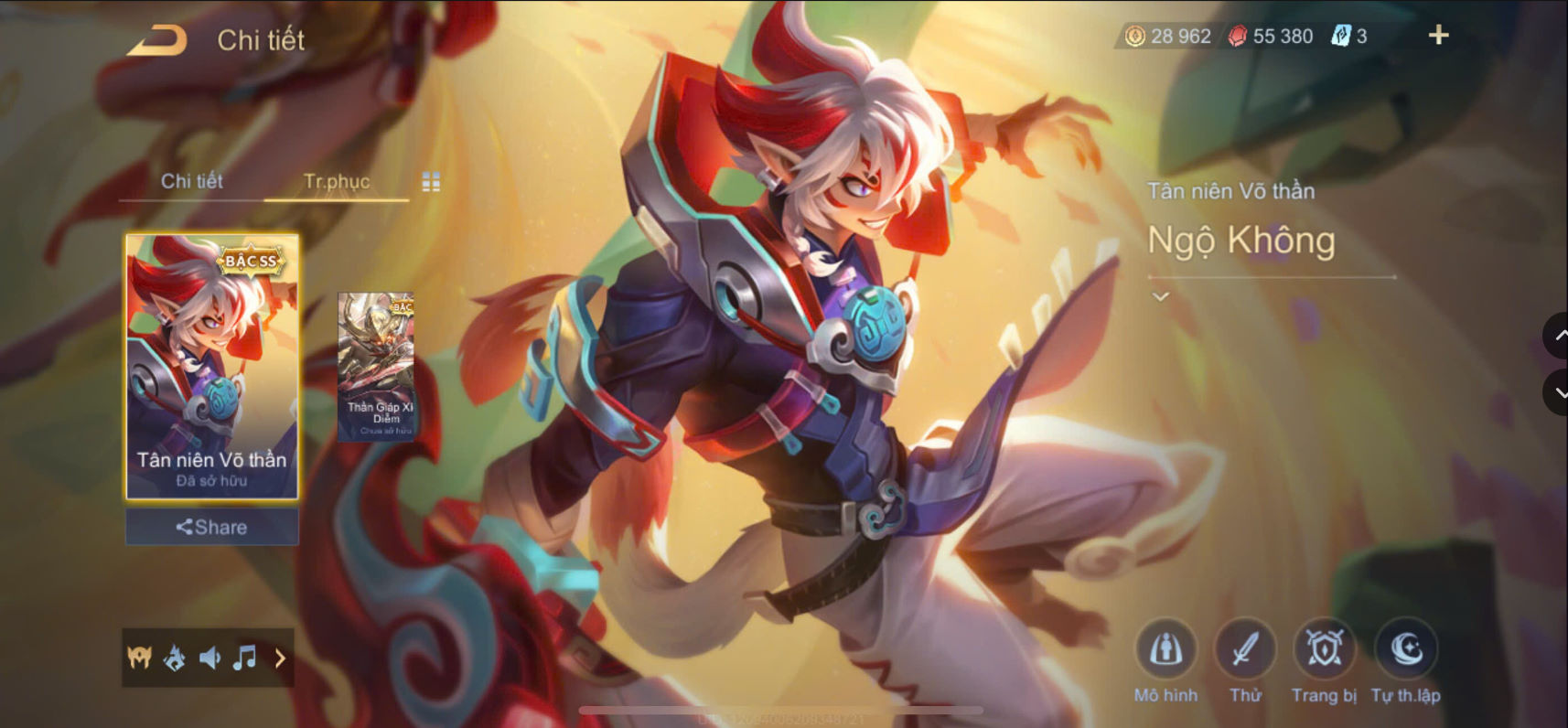Tap the gold coins currency icon

click(x=1134, y=35)
